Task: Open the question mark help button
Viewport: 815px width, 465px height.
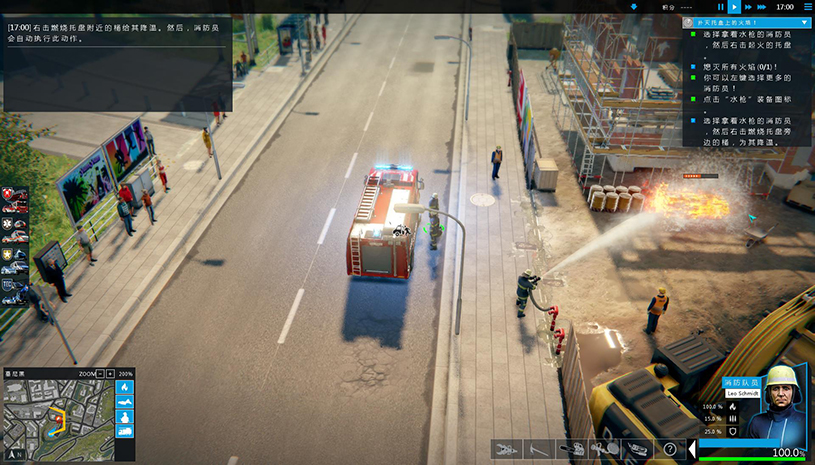Action: [668, 449]
